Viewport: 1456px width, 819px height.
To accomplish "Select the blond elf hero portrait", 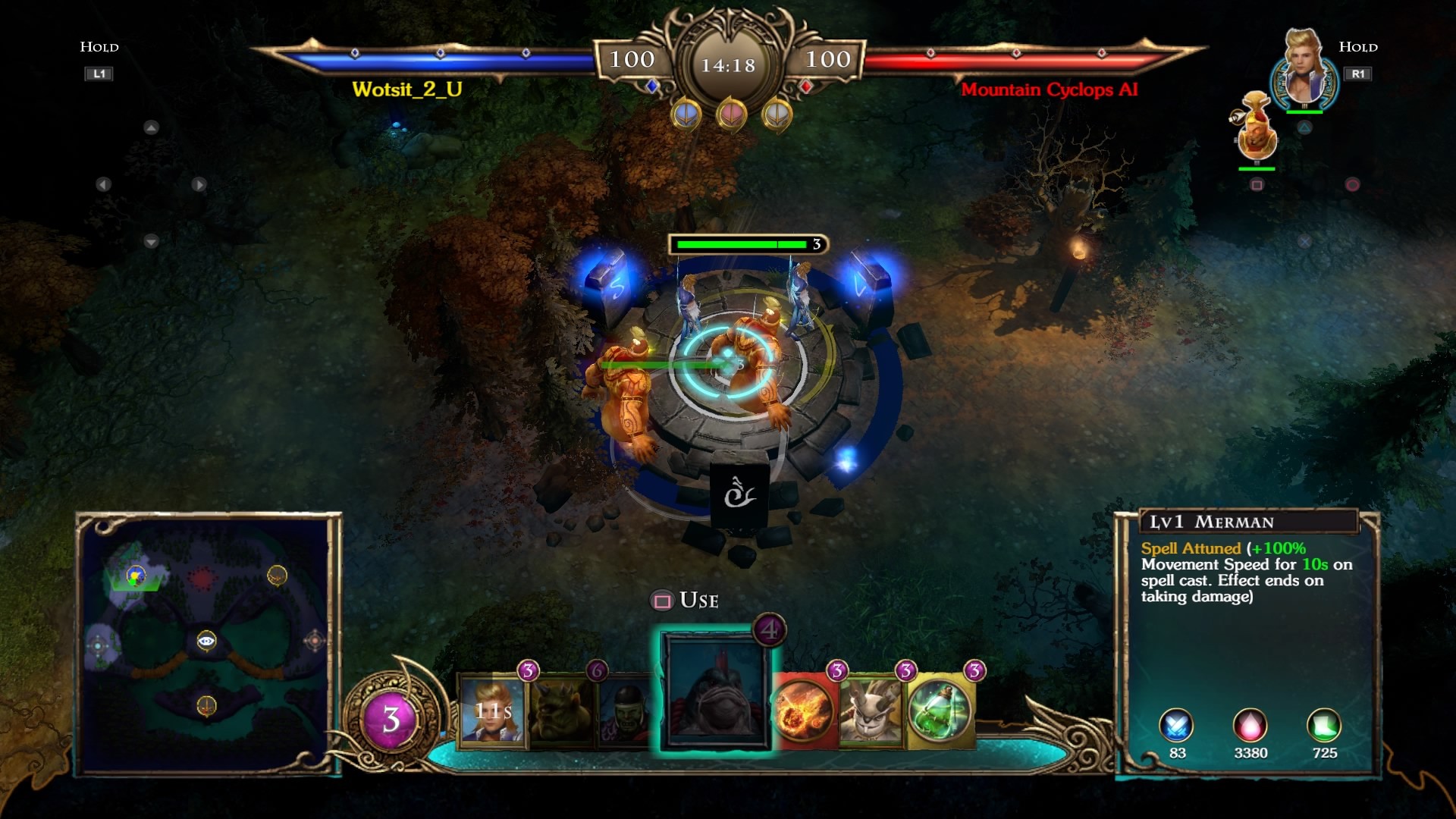I will click(x=1304, y=72).
